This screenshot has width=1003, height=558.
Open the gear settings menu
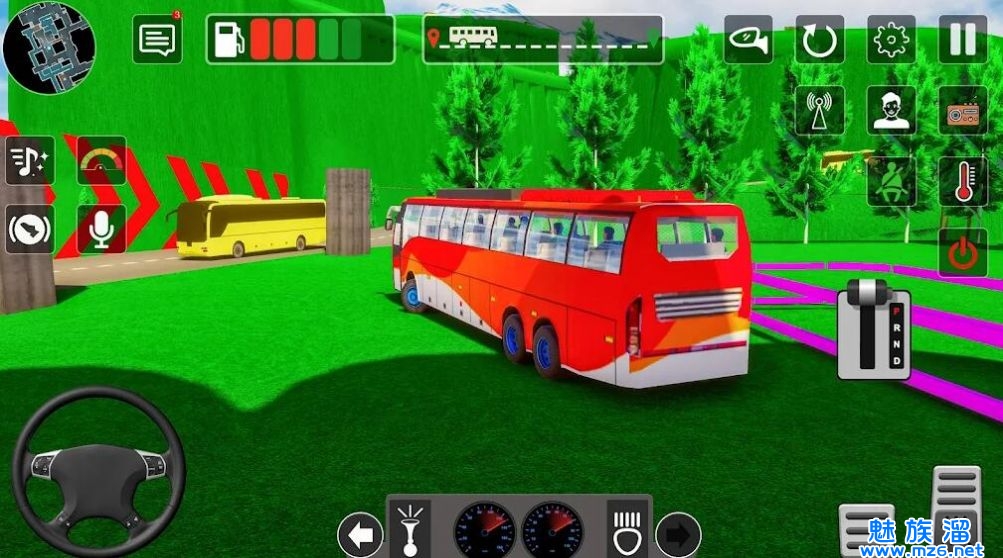[891, 40]
